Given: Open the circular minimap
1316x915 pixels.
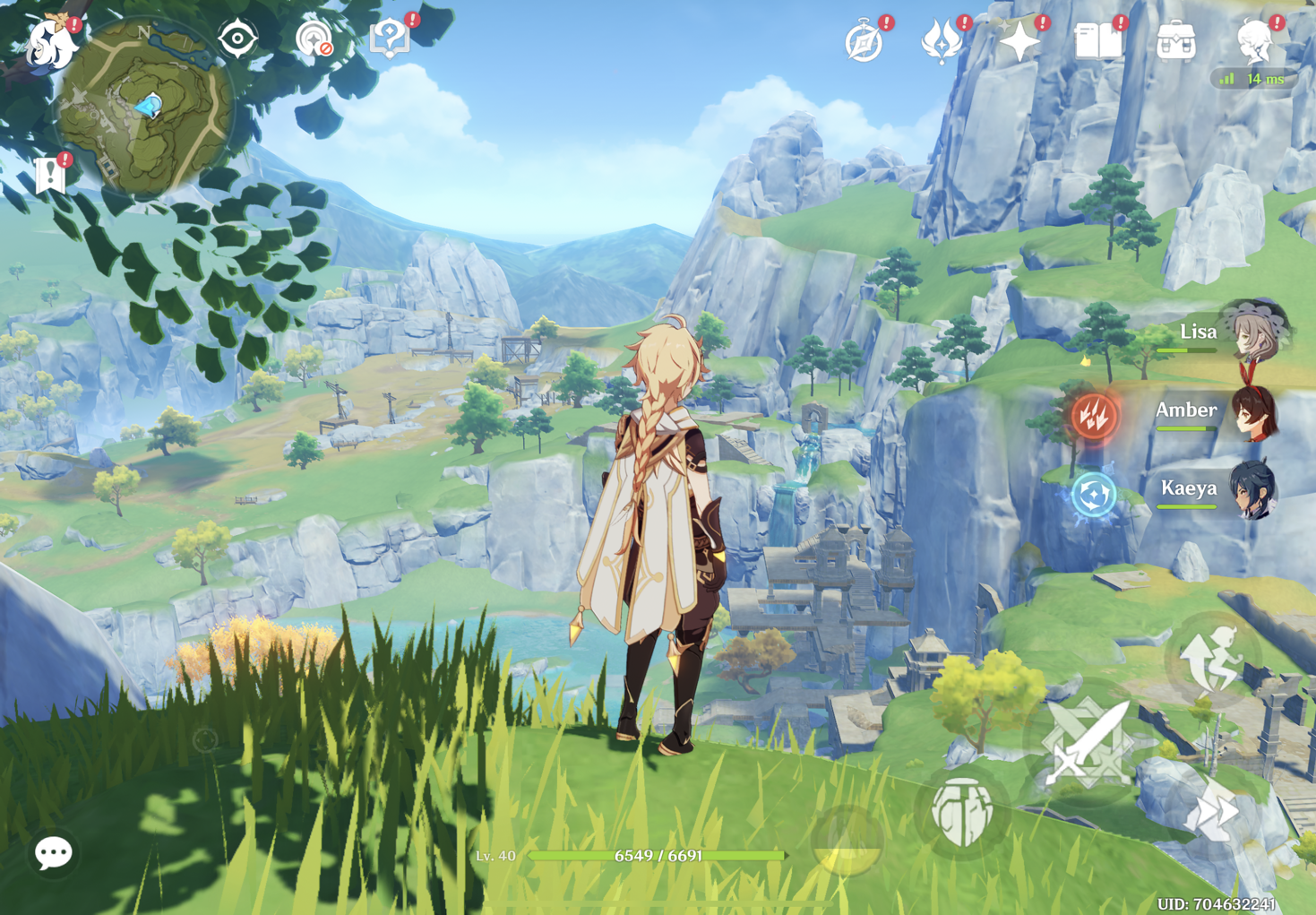Looking at the screenshot, I should tap(143, 108).
